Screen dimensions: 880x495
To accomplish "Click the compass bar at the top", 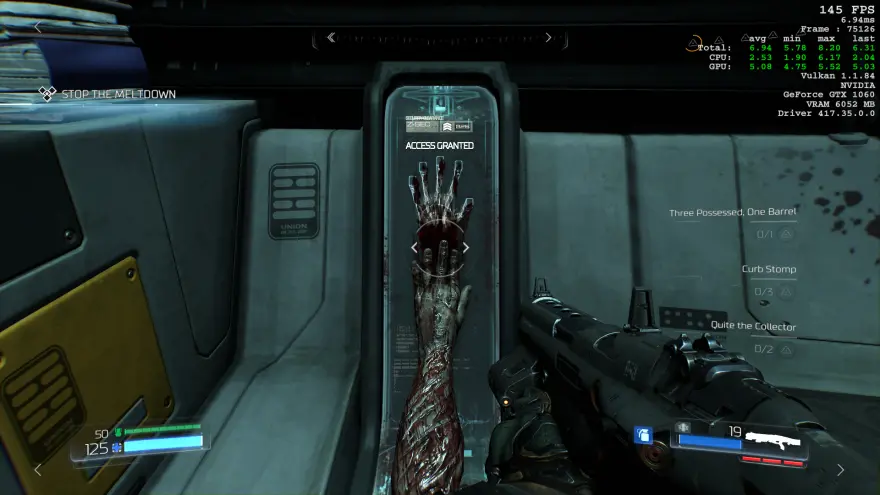I will click(x=440, y=38).
